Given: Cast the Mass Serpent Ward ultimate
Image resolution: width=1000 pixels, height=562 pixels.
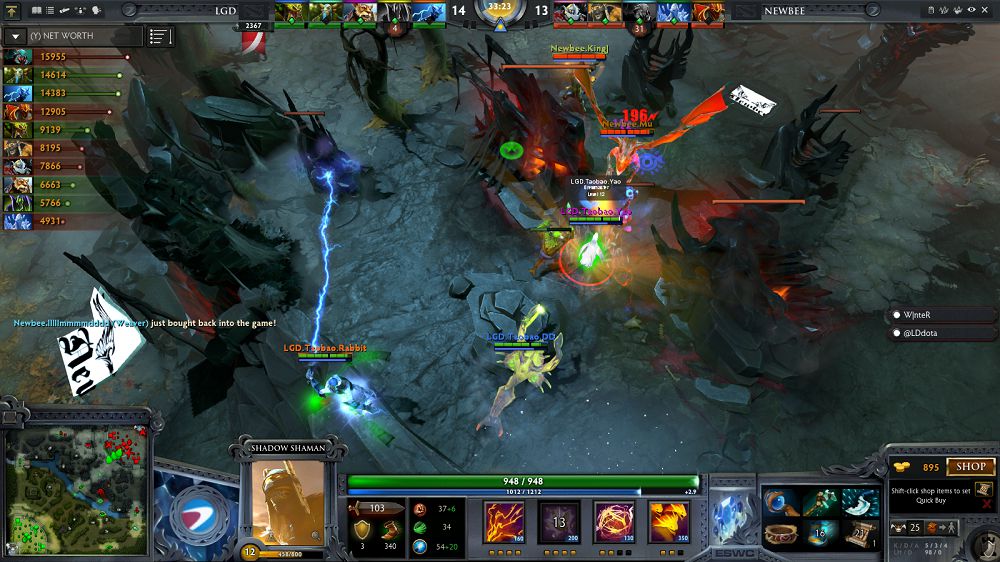Looking at the screenshot, I should (668, 522).
